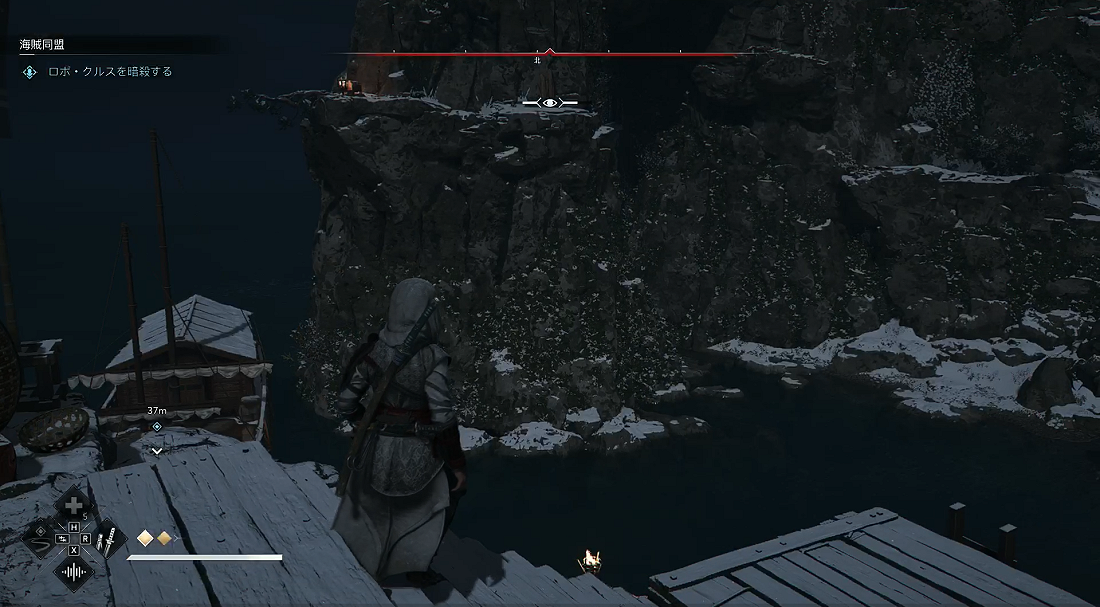The image size is (1100, 607).
Task: Click the 37m objective waypoint marker
Action: tap(157, 426)
